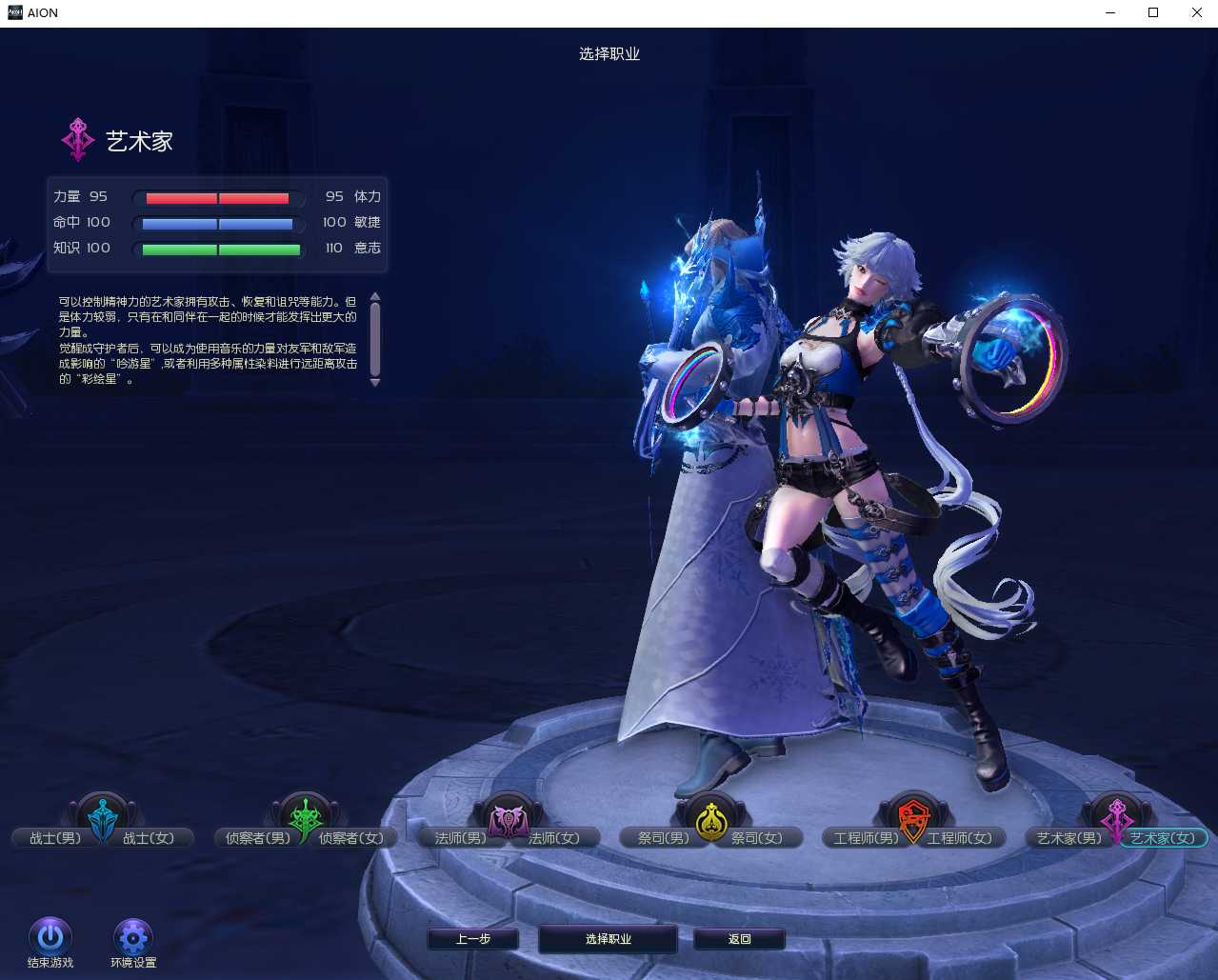Pick the male Priest class 祭司(男)
This screenshot has height=980, width=1218.
(663, 838)
